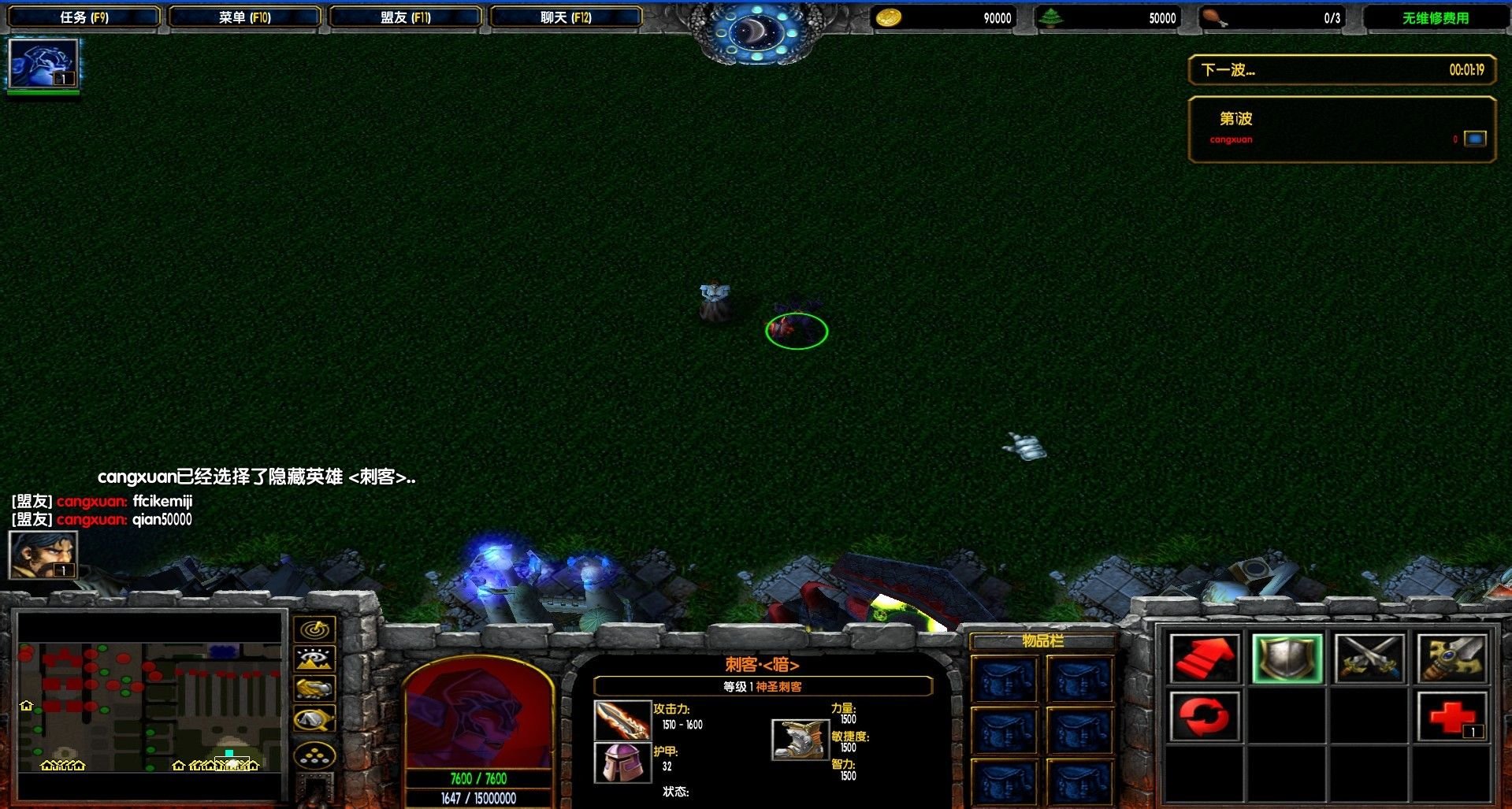The height and width of the screenshot is (809, 1512).
Task: Open the 聊天 (F12) chat log
Action: point(566,17)
